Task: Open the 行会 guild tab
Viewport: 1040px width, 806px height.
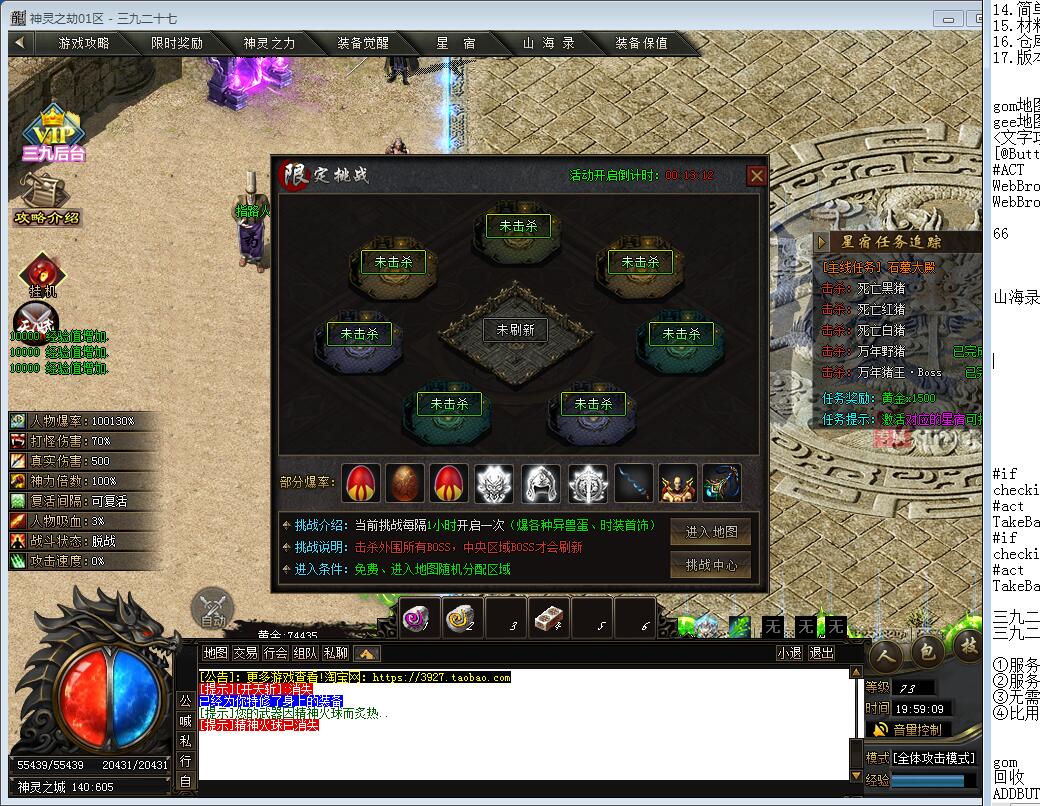Action: coord(275,653)
